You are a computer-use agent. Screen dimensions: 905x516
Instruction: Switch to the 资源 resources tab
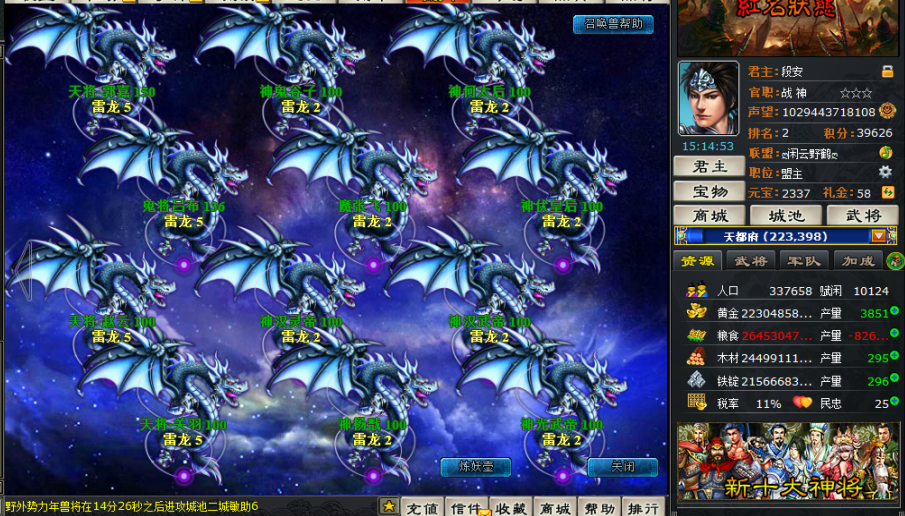point(698,261)
